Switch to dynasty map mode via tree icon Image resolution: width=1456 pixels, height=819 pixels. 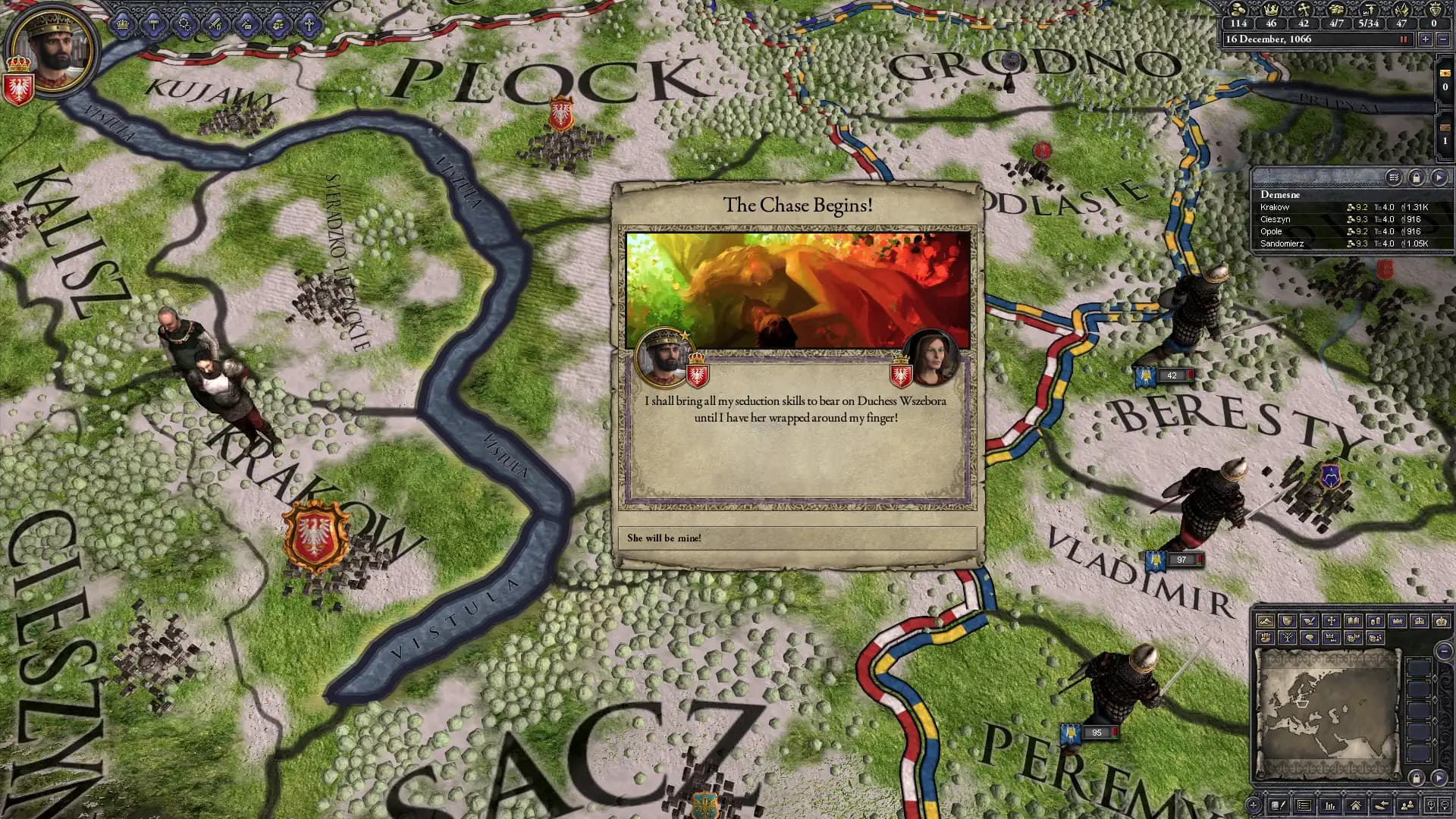tap(1287, 638)
